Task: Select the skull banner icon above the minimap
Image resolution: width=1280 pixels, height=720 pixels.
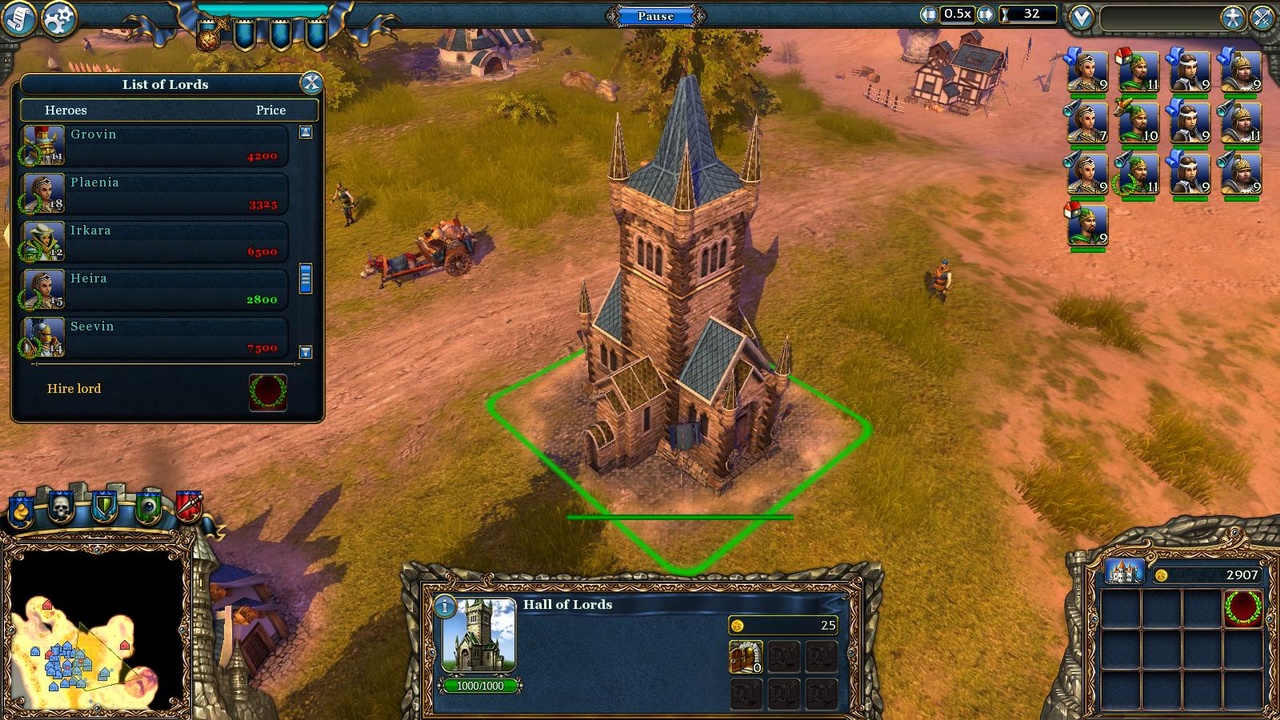Action: pyautogui.click(x=60, y=506)
